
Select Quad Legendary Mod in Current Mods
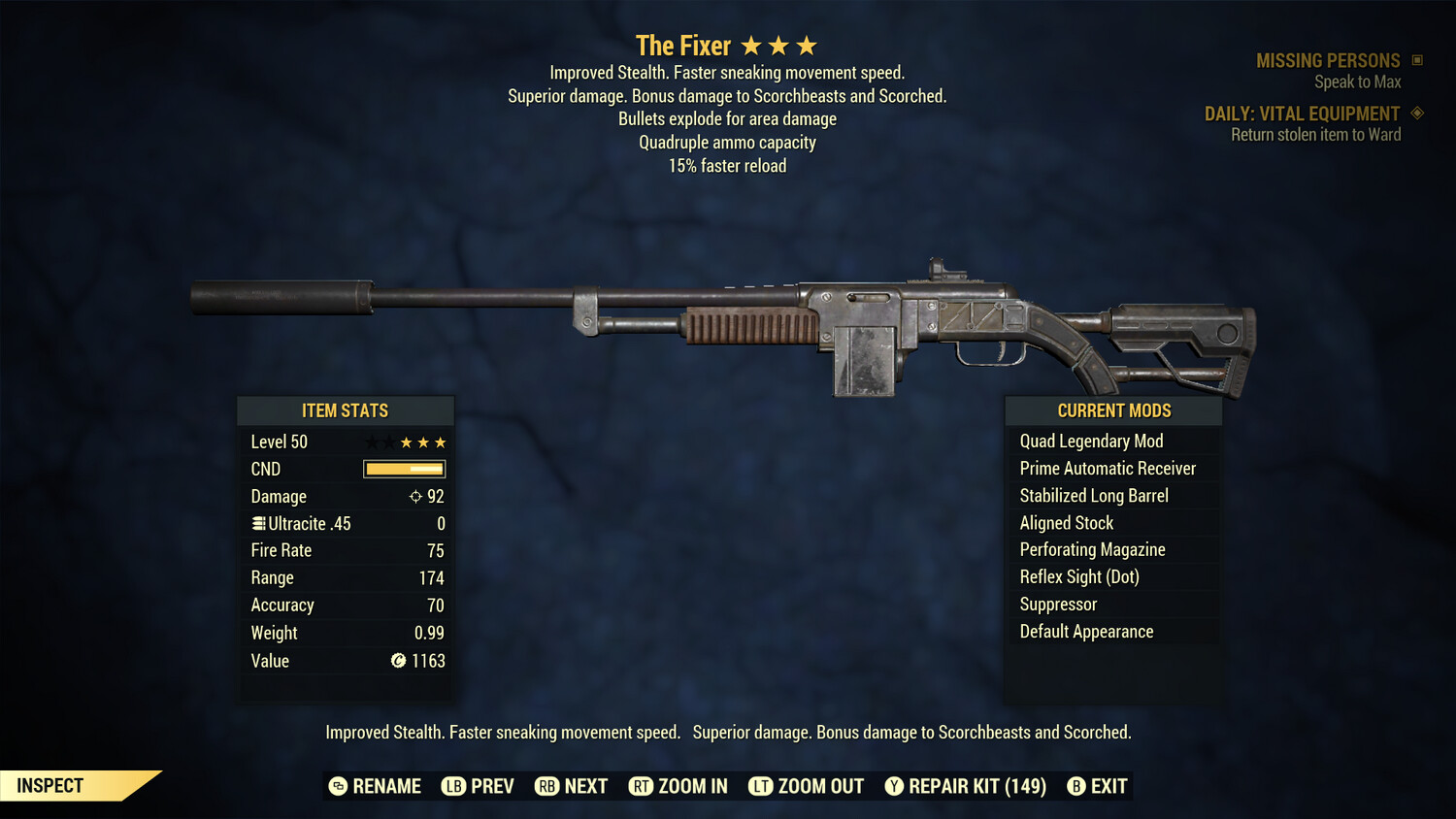pyautogui.click(x=1089, y=441)
